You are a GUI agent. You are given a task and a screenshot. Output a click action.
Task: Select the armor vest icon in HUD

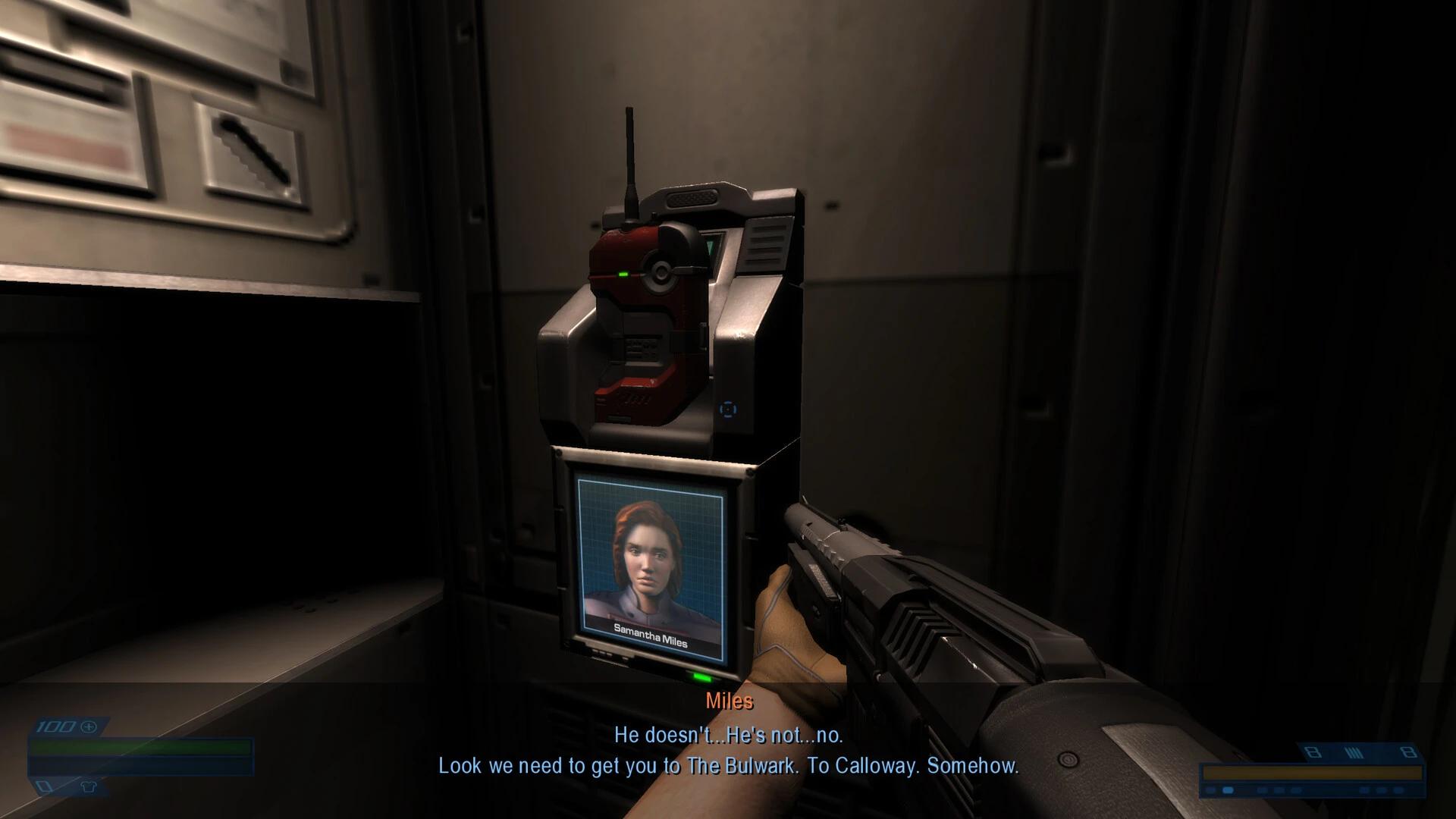89,788
